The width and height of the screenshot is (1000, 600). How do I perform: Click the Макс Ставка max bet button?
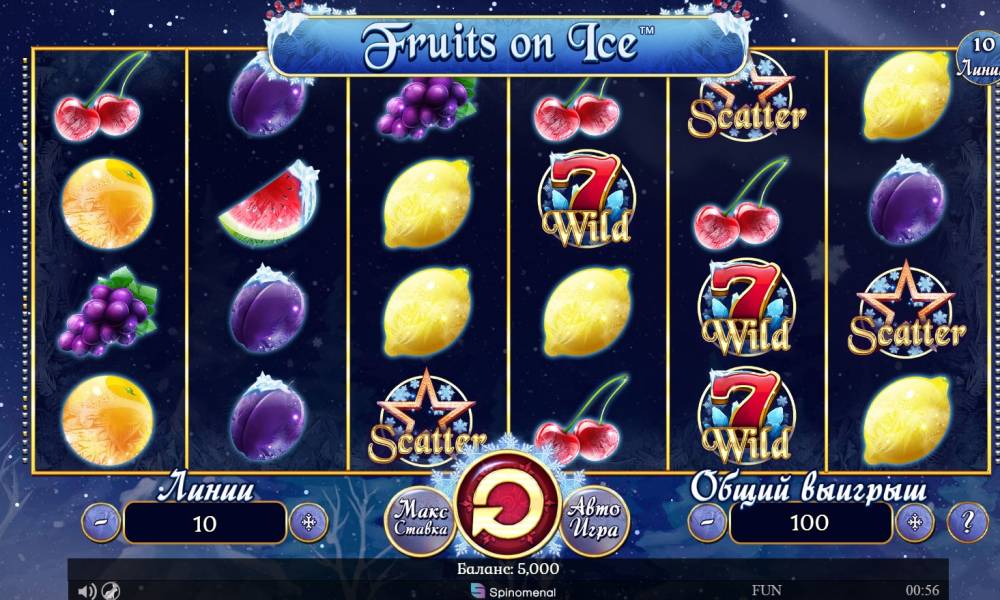click(420, 517)
